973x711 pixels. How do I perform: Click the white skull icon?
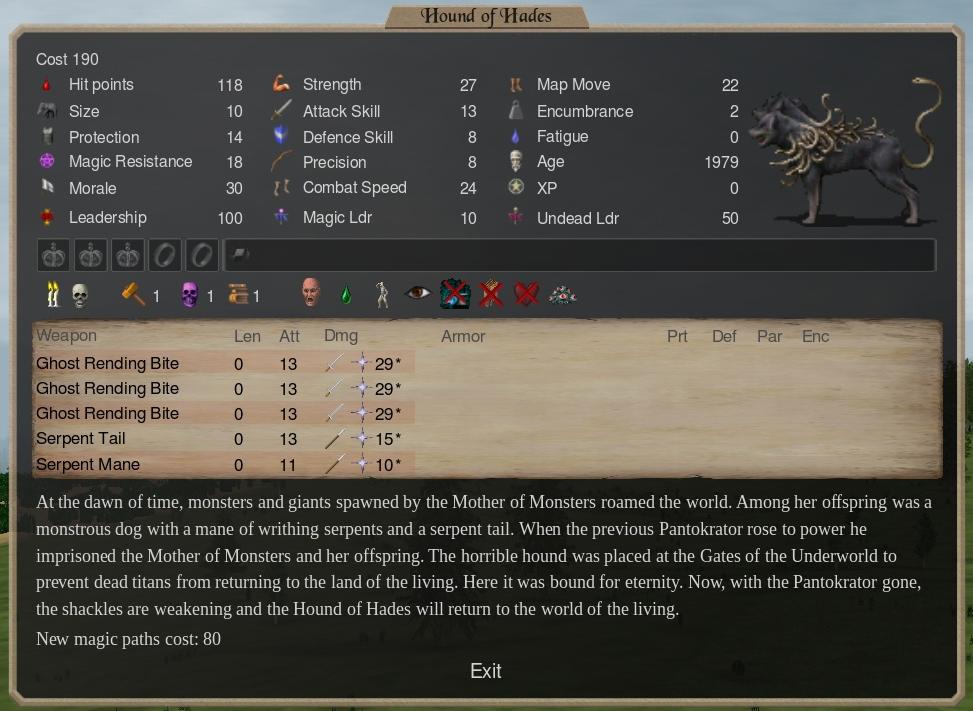click(79, 295)
